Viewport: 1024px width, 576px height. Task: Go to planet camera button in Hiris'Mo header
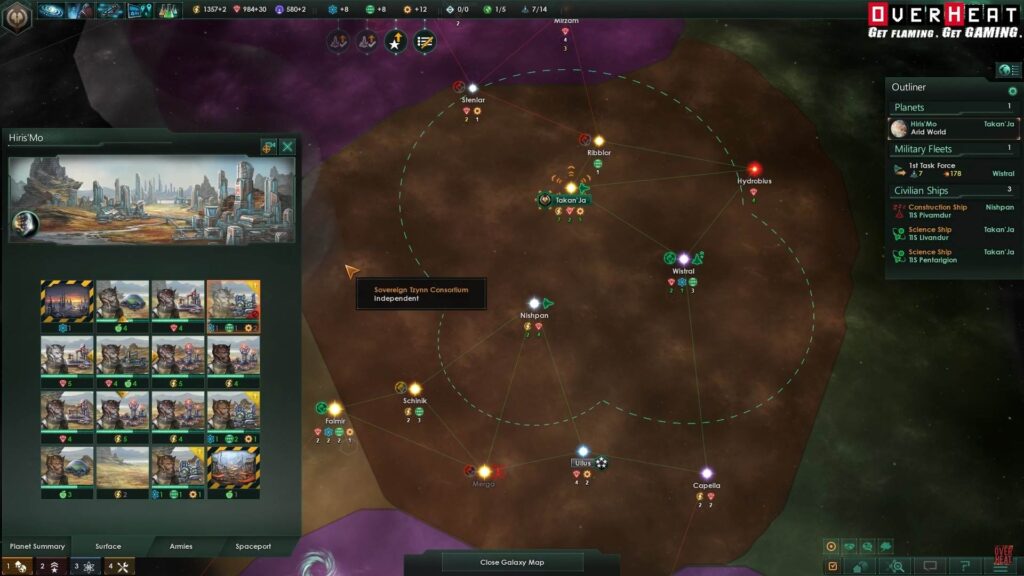pos(268,147)
